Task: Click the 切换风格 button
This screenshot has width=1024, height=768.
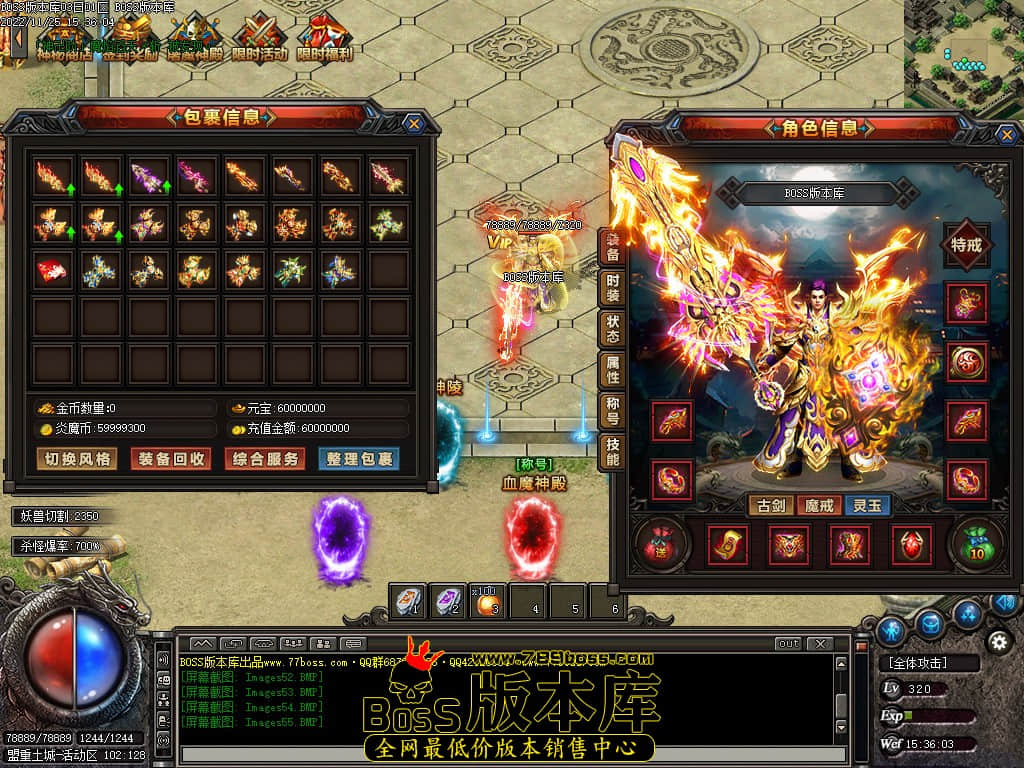Action: [77, 459]
